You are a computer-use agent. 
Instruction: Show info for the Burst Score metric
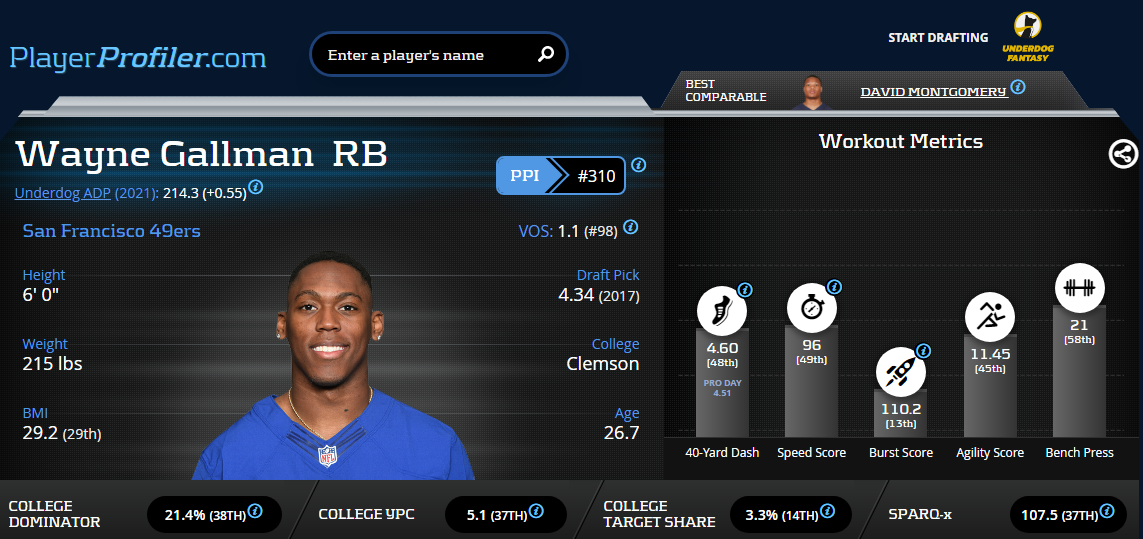(x=923, y=351)
